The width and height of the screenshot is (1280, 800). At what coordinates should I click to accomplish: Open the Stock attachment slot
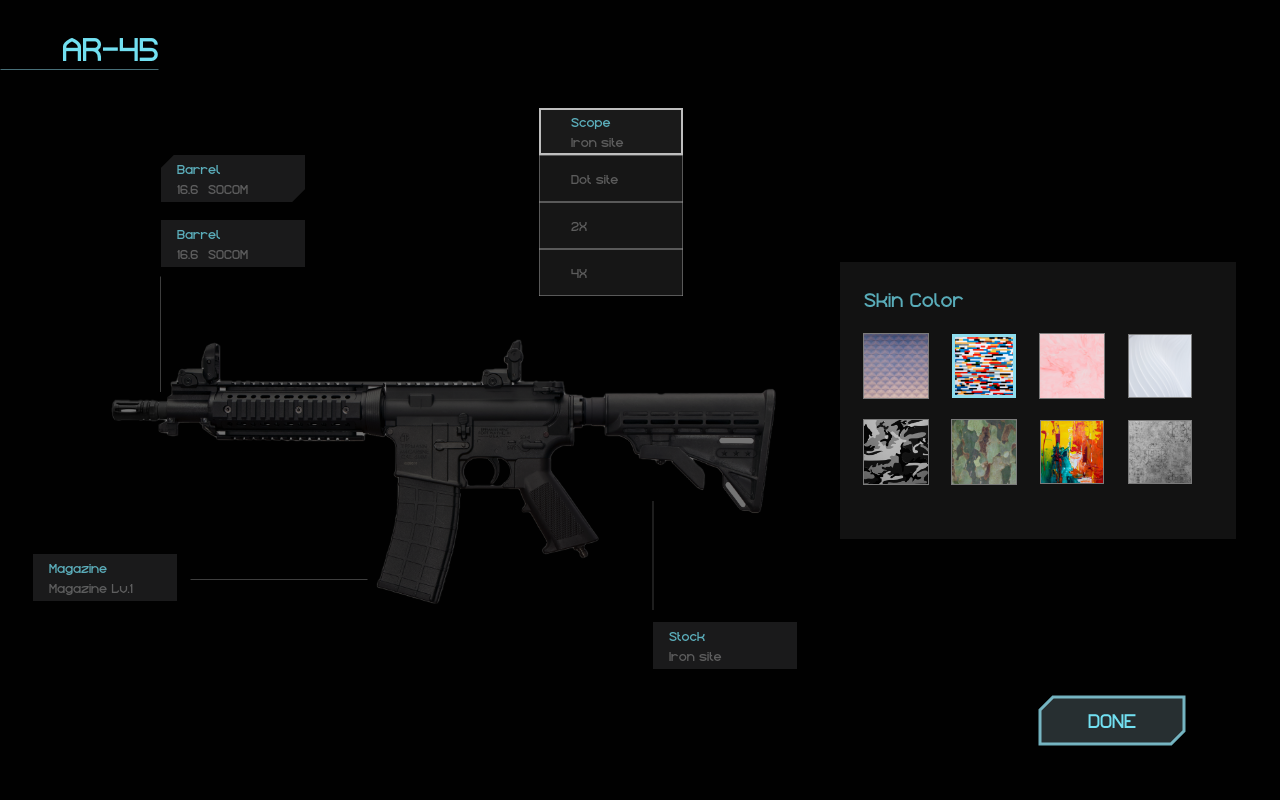725,646
